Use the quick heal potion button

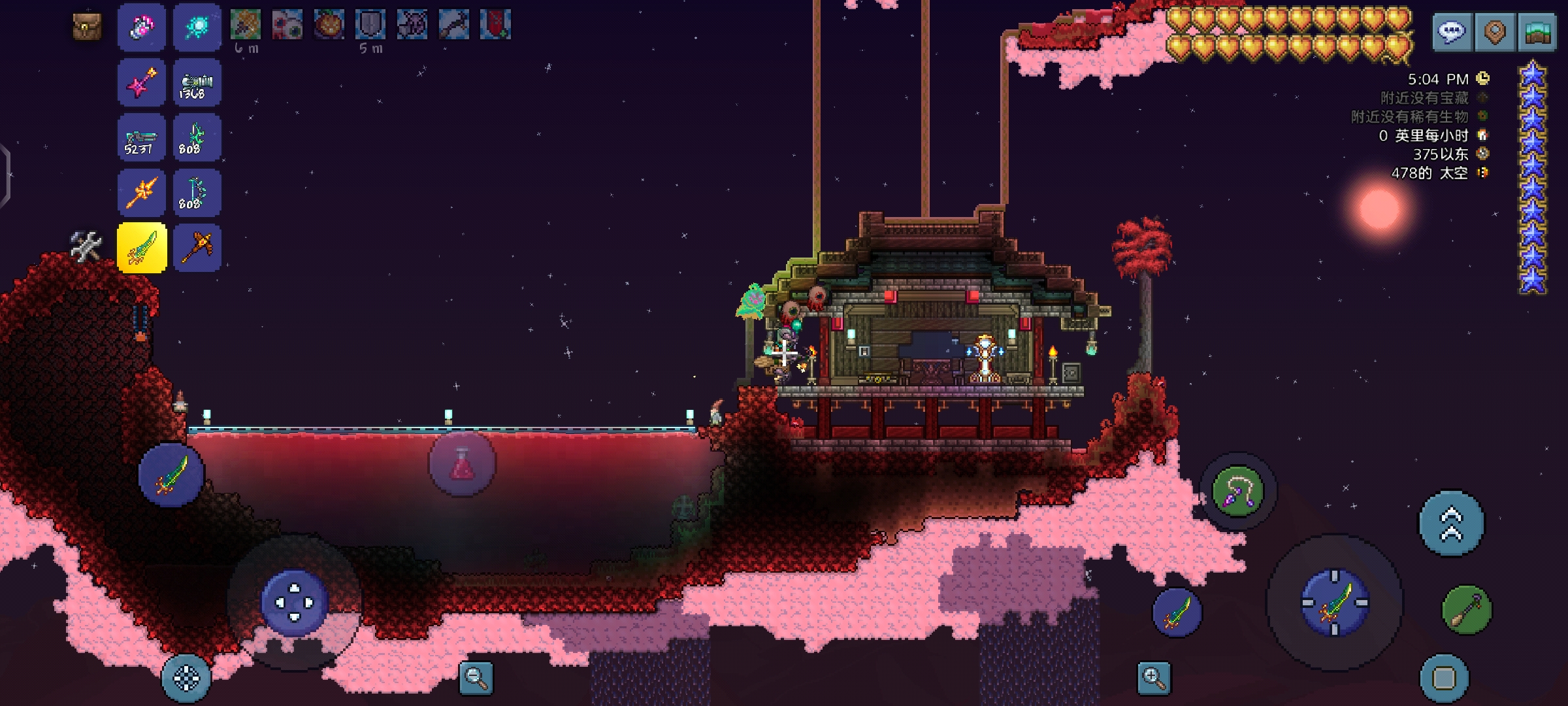[x=462, y=463]
